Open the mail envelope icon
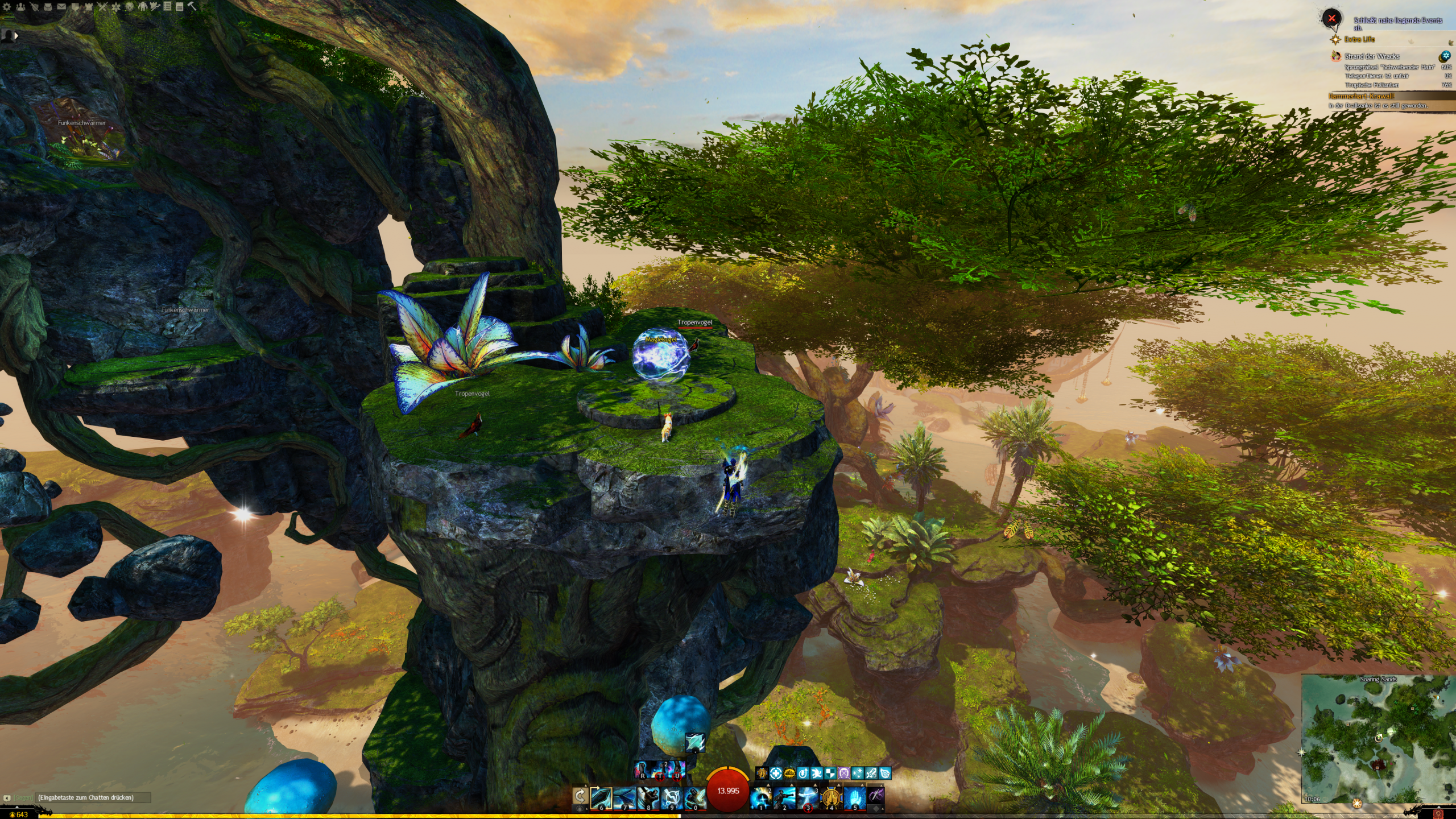The width and height of the screenshot is (1456, 819). pyautogui.click(x=61, y=7)
